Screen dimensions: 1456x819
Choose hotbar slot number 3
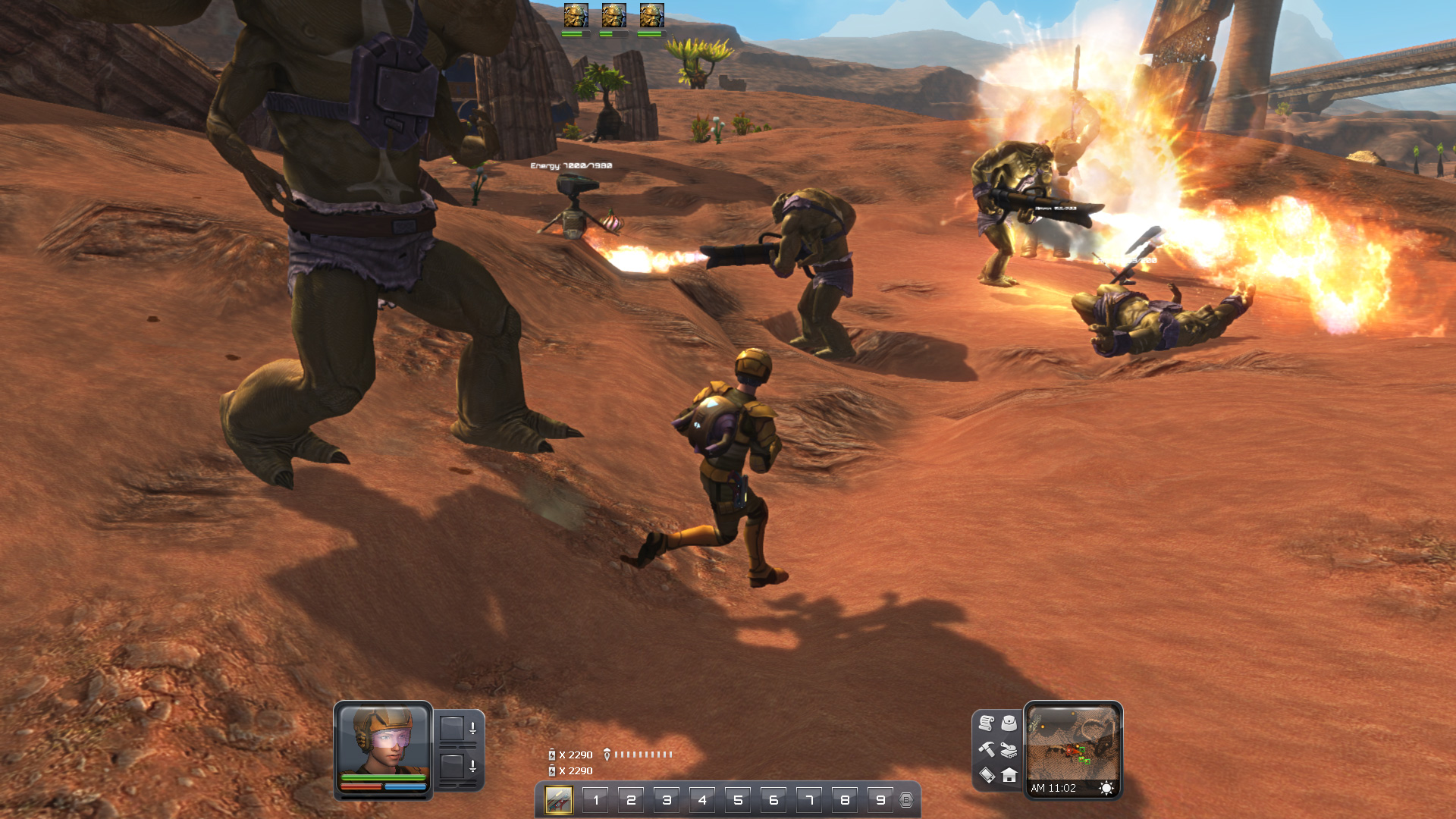click(667, 800)
